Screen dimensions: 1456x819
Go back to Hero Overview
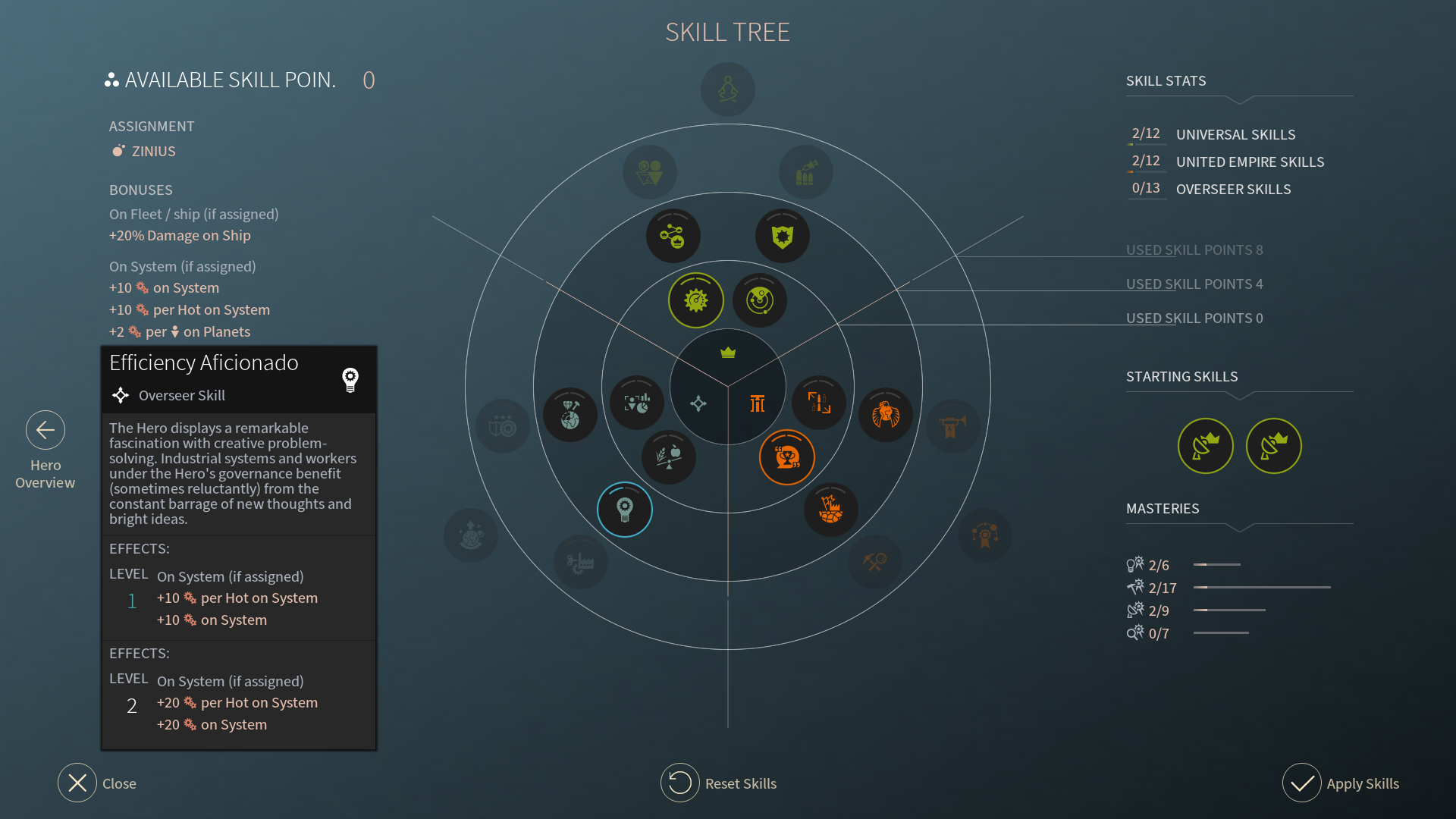click(x=45, y=431)
